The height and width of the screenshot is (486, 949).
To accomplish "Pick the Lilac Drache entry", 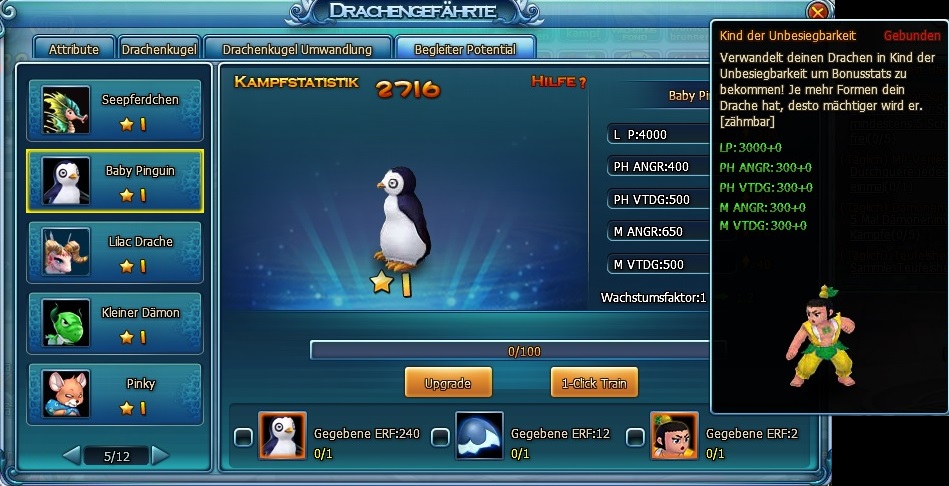I will point(114,253).
